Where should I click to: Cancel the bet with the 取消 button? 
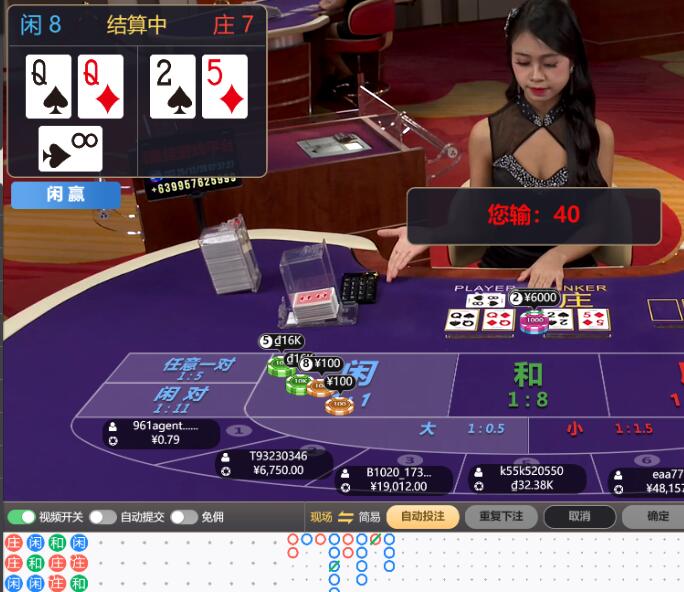pyautogui.click(x=579, y=517)
